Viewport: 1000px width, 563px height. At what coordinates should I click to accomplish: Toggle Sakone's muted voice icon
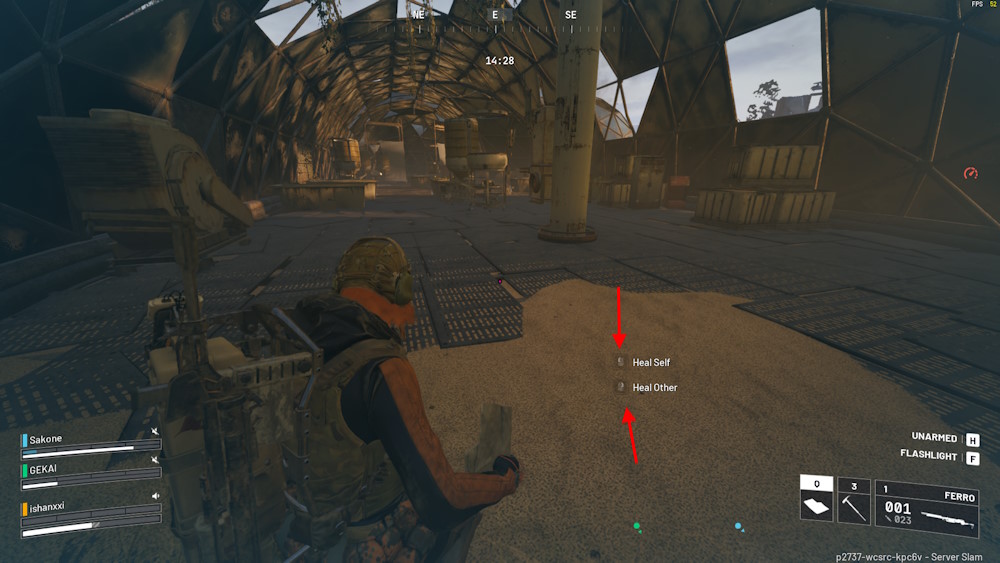(155, 432)
